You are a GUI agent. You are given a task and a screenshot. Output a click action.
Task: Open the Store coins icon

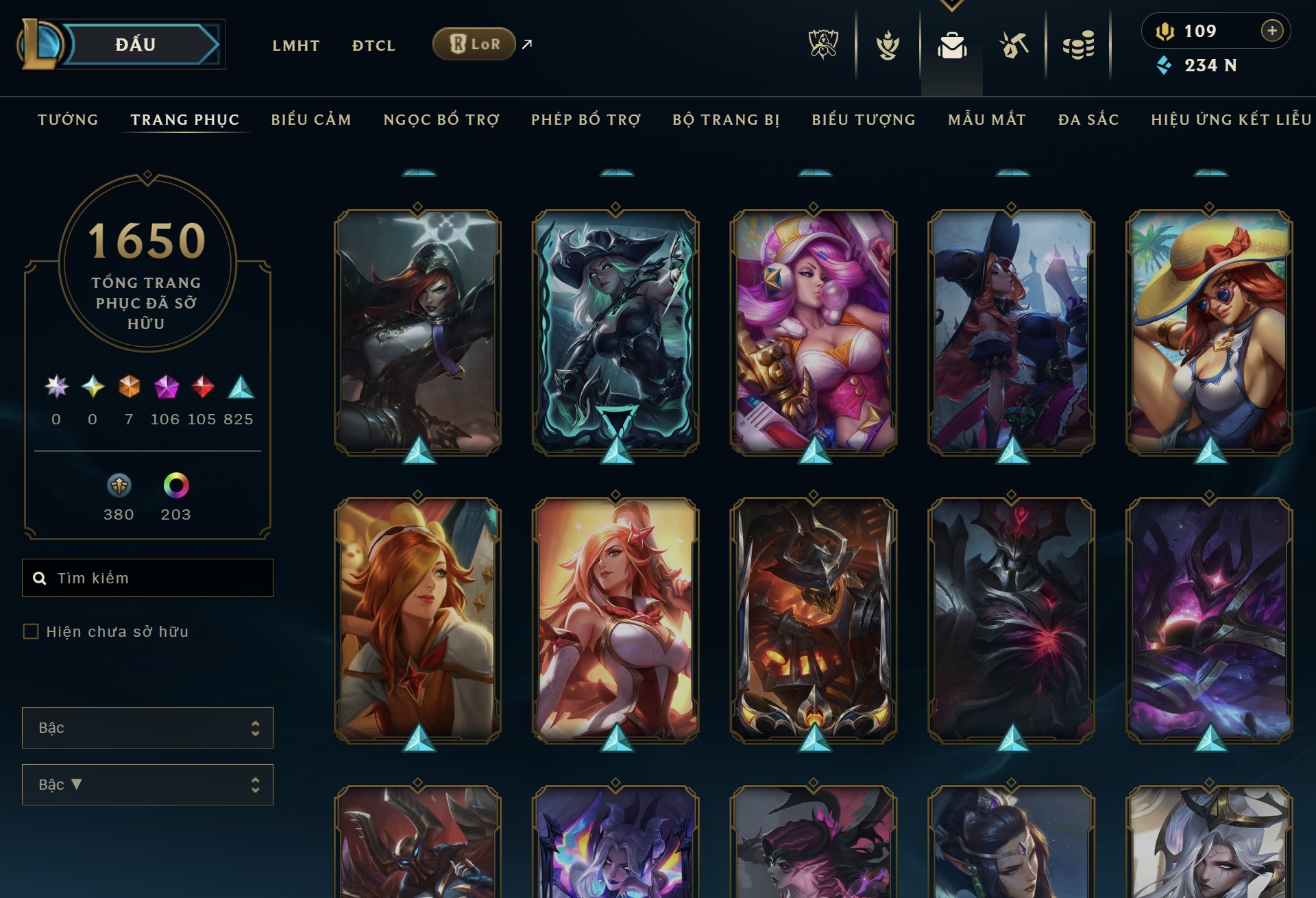click(x=1082, y=45)
